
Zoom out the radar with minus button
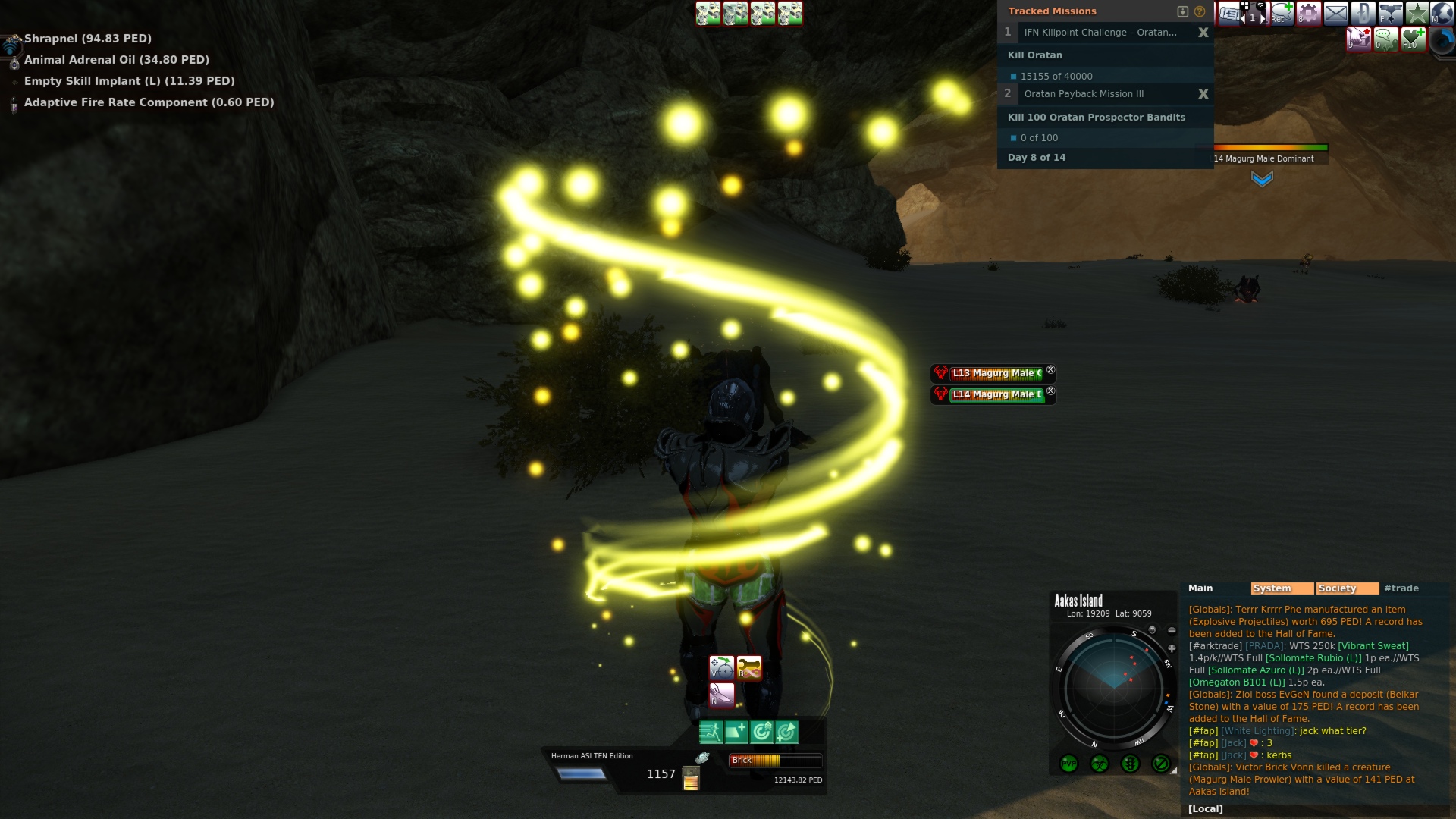click(x=1172, y=630)
